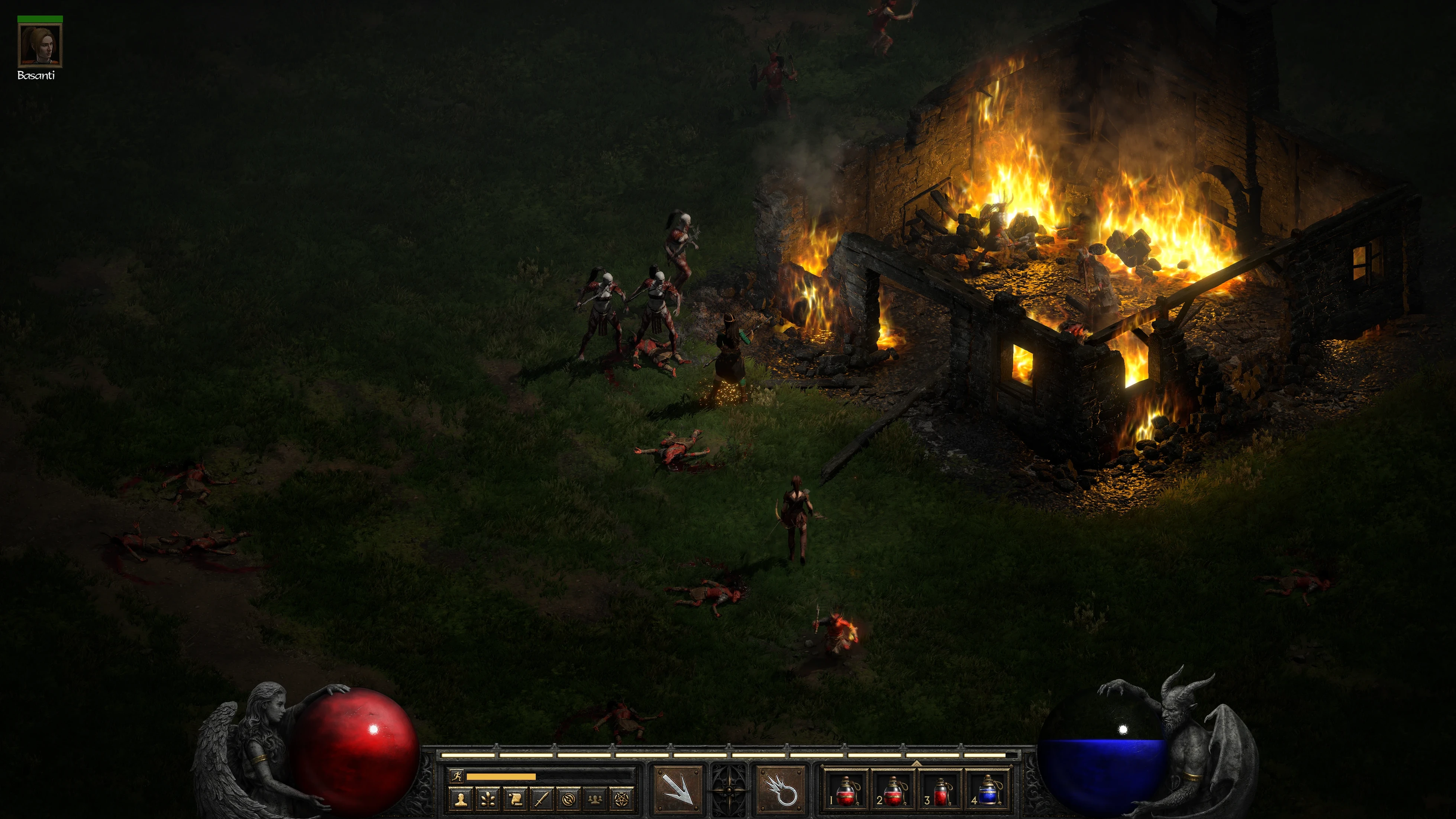Open the party screen button
Image resolution: width=1456 pixels, height=819 pixels.
point(595,799)
